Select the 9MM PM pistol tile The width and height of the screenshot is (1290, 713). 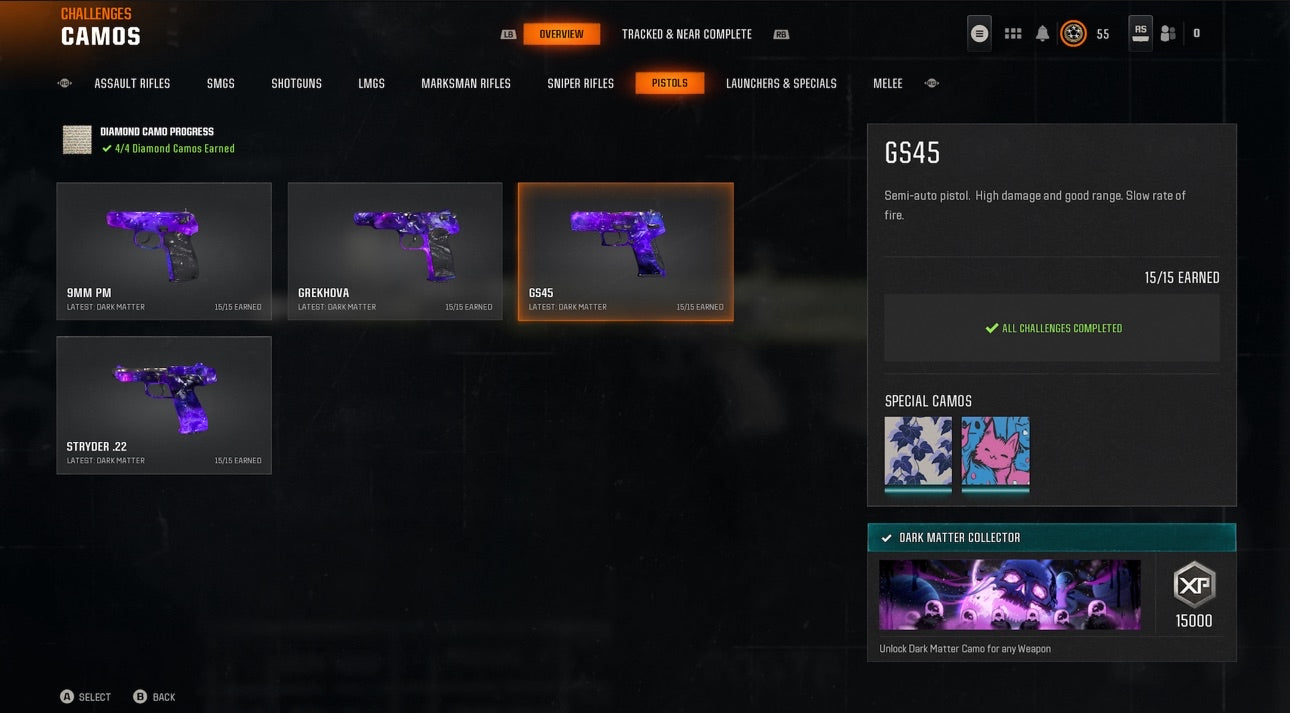coord(164,251)
